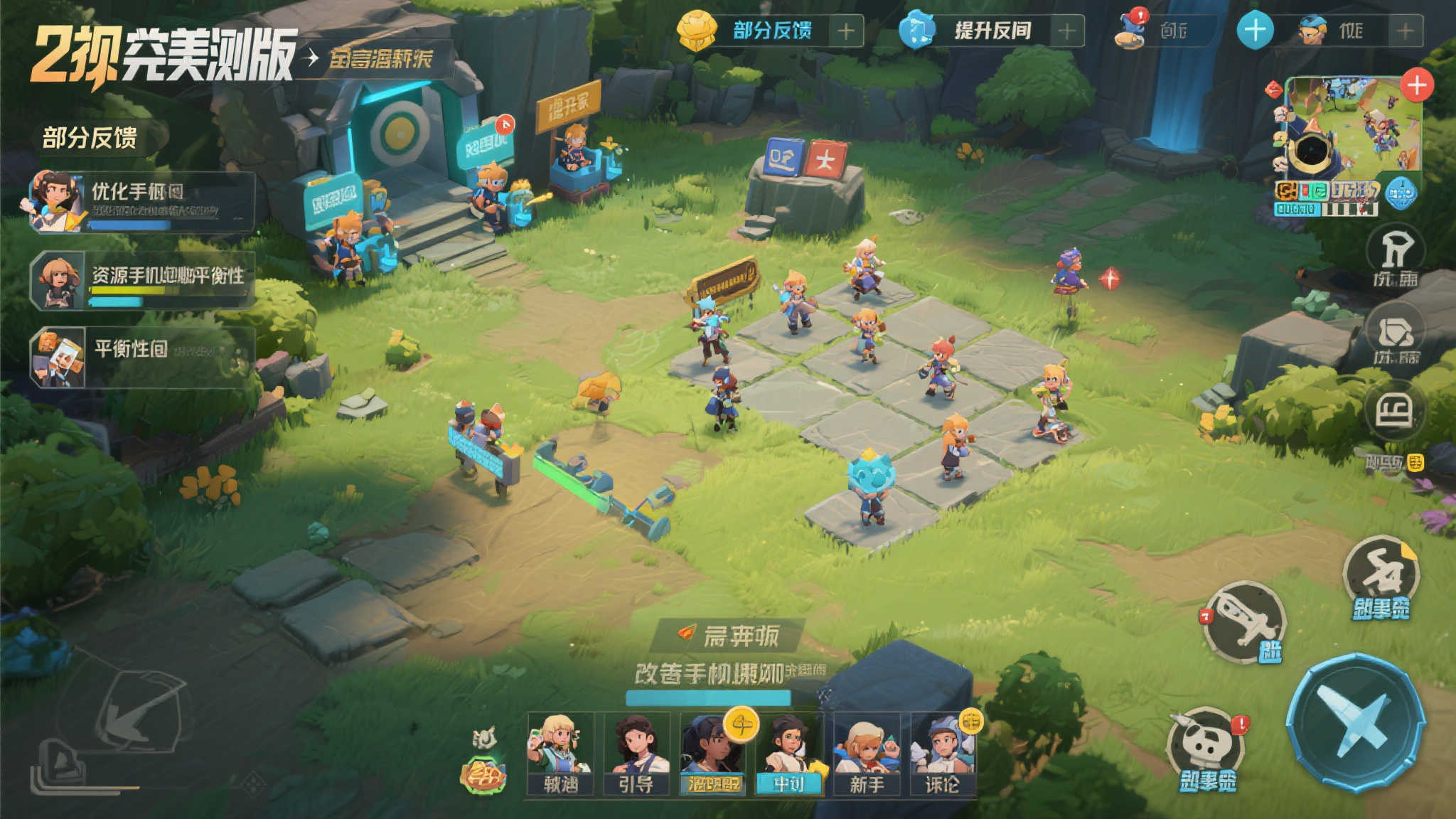Select the 新手 hero portrait
The height and width of the screenshot is (819, 1456).
click(x=867, y=752)
